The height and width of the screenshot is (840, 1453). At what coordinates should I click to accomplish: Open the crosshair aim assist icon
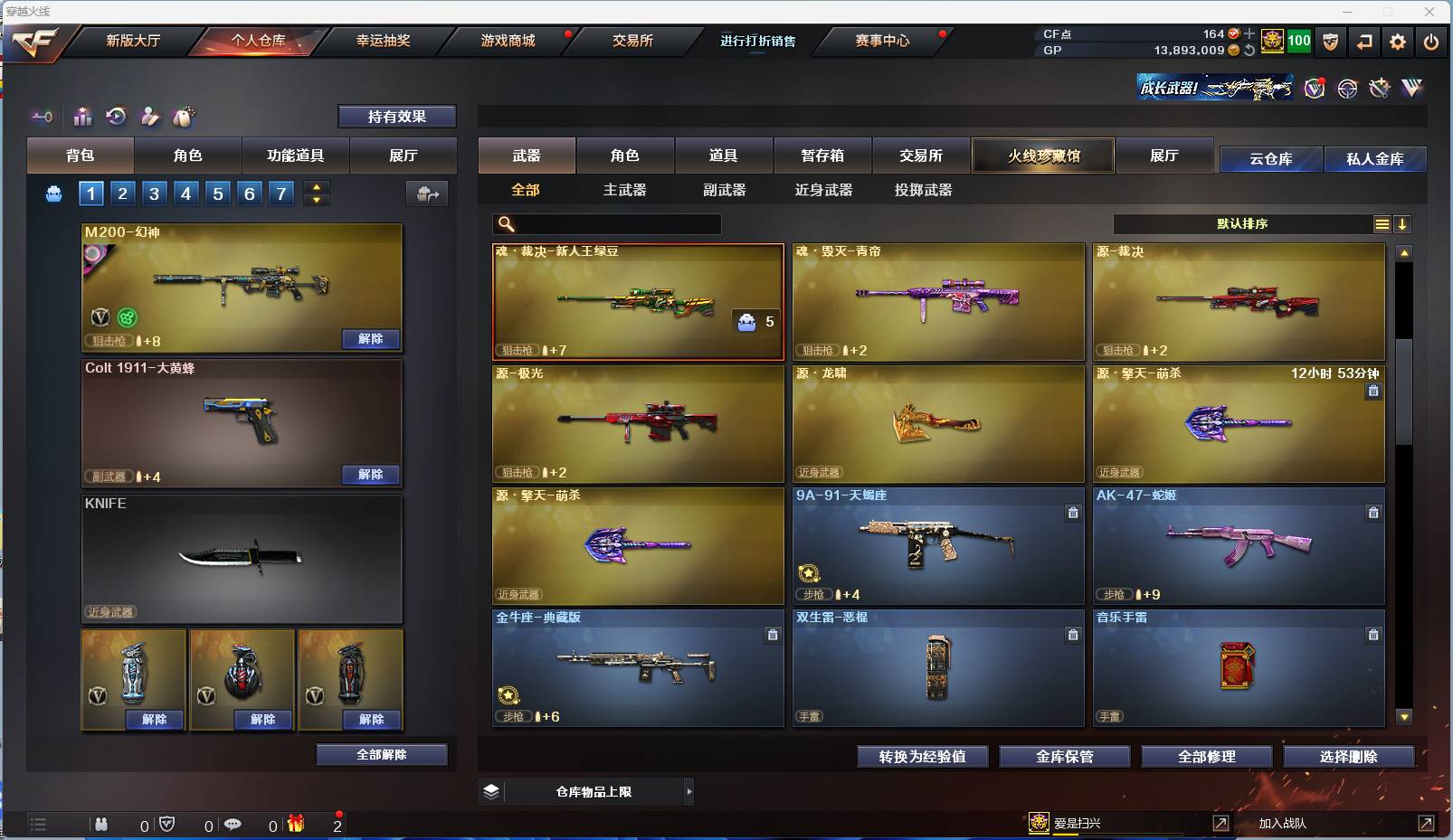(x=1347, y=88)
